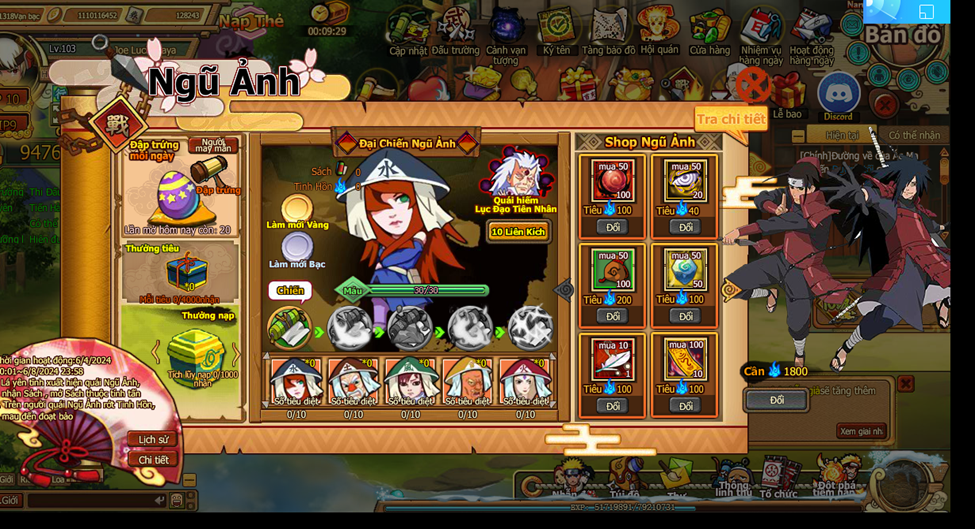Click Đổi button next to Cần 1800

[777, 400]
